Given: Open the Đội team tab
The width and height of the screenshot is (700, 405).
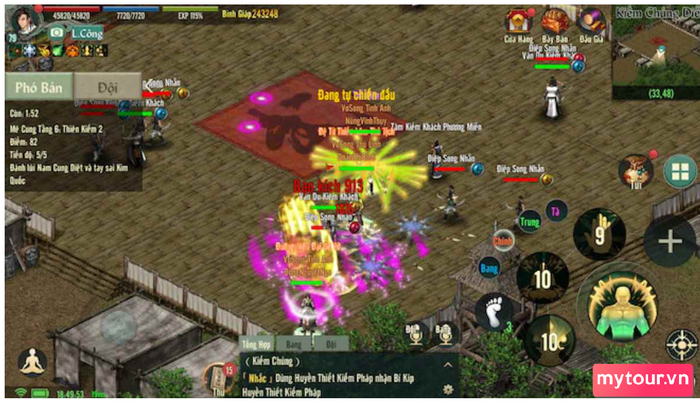Looking at the screenshot, I should tap(107, 87).
